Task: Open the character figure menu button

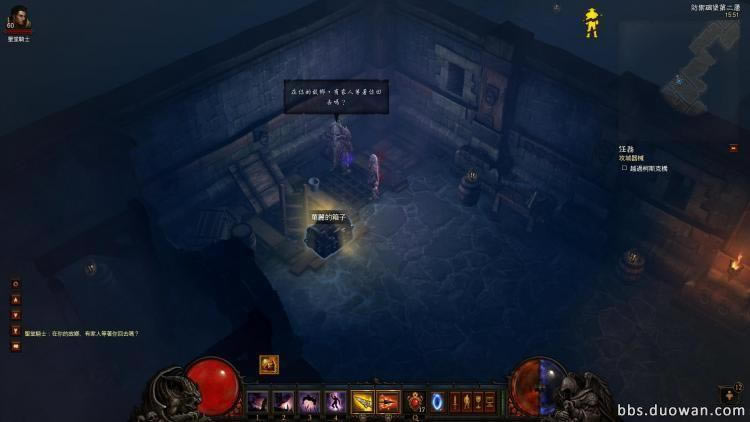Action: click(x=467, y=401)
